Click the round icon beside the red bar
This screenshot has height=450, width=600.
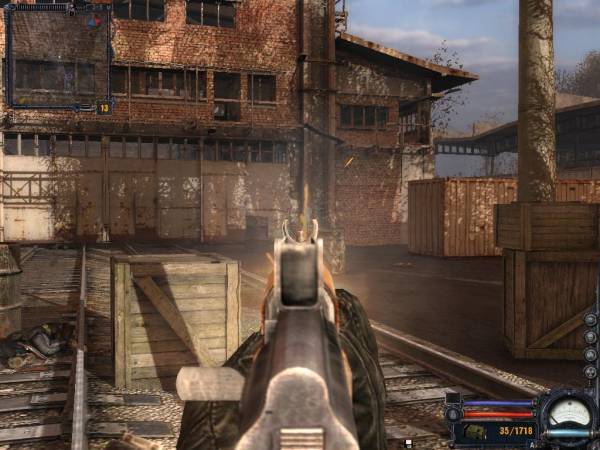click(453, 413)
